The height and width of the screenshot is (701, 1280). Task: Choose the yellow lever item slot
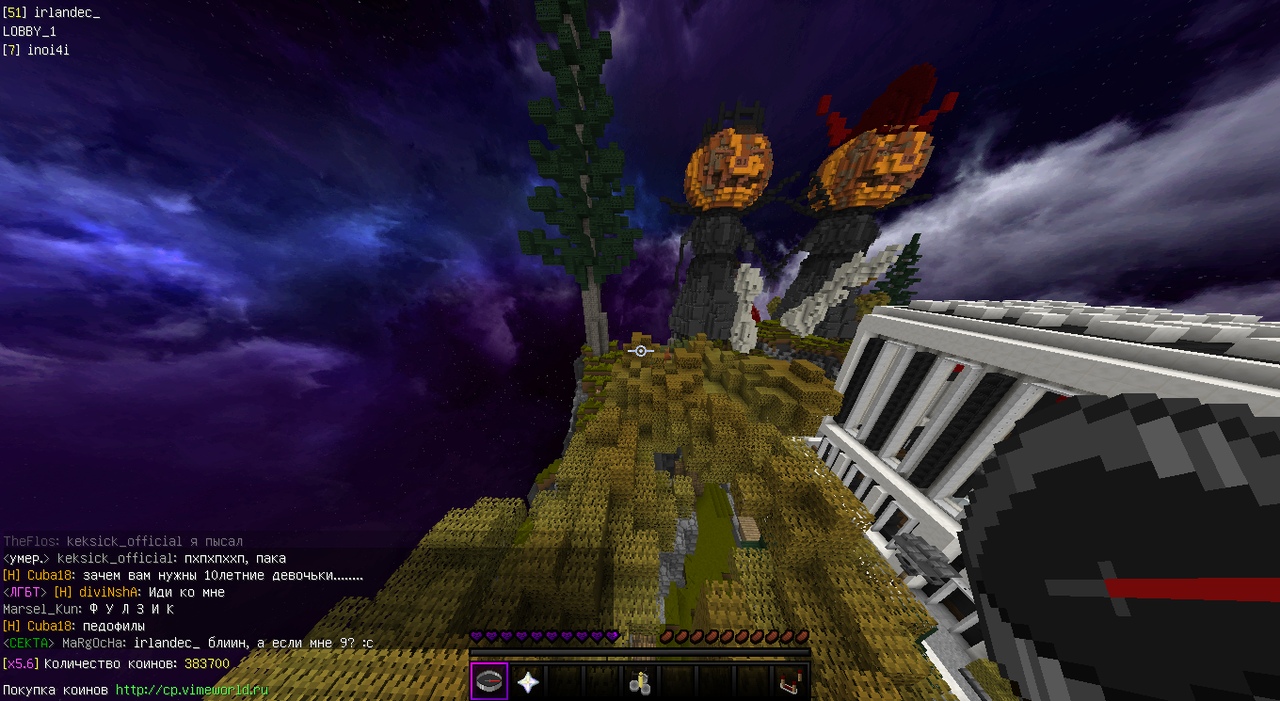[x=640, y=681]
